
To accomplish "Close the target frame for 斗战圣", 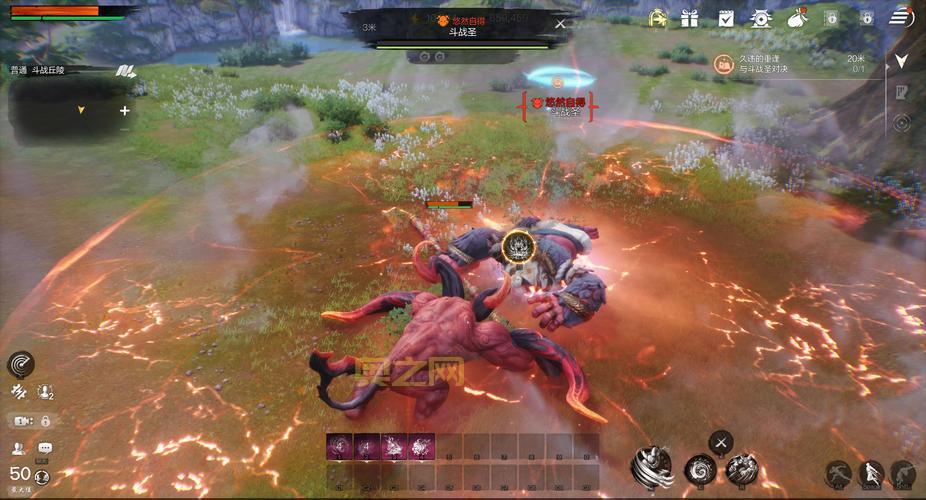I will tap(560, 24).
